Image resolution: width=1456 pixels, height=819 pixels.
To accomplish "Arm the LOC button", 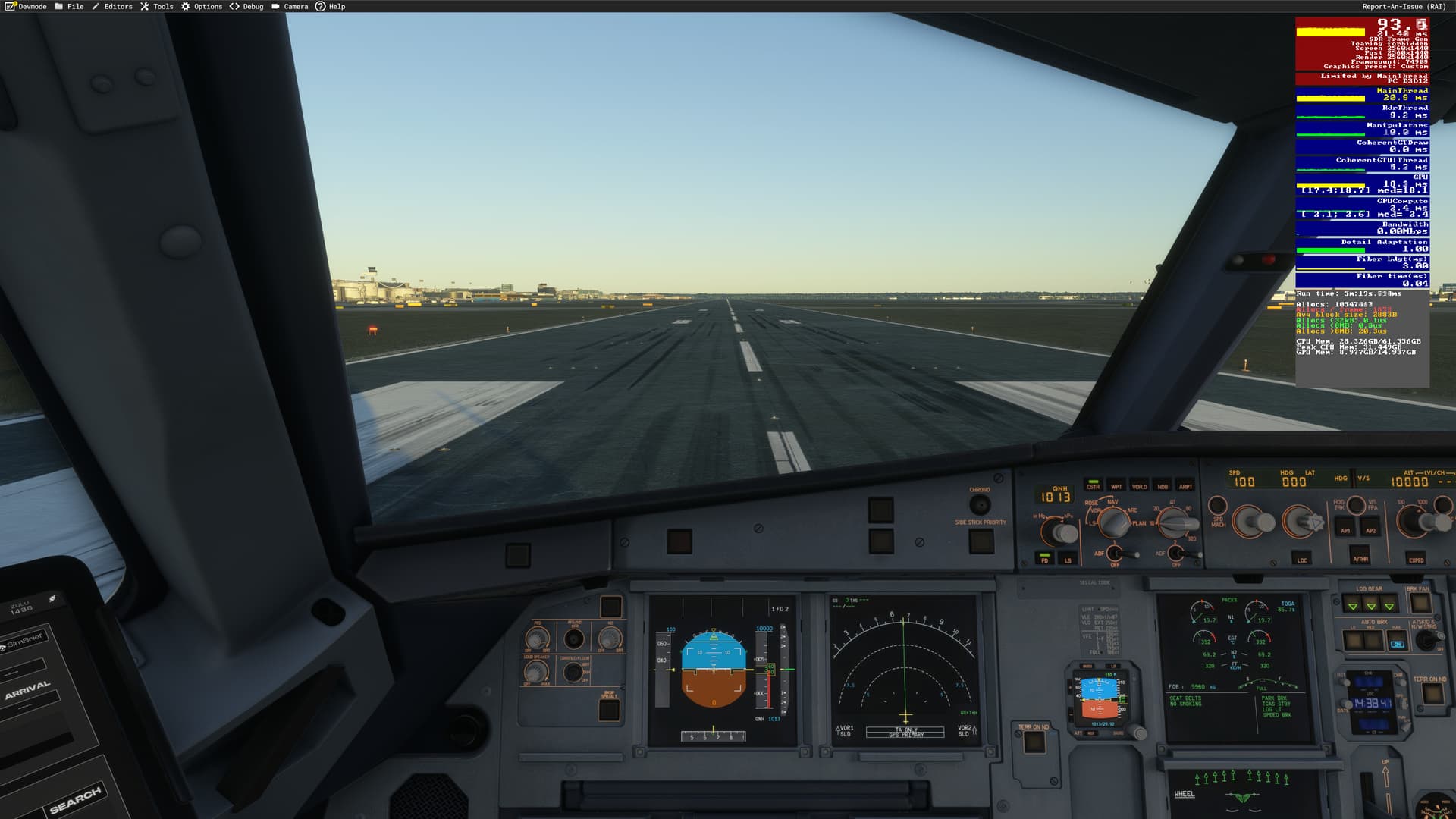I will [x=1302, y=560].
